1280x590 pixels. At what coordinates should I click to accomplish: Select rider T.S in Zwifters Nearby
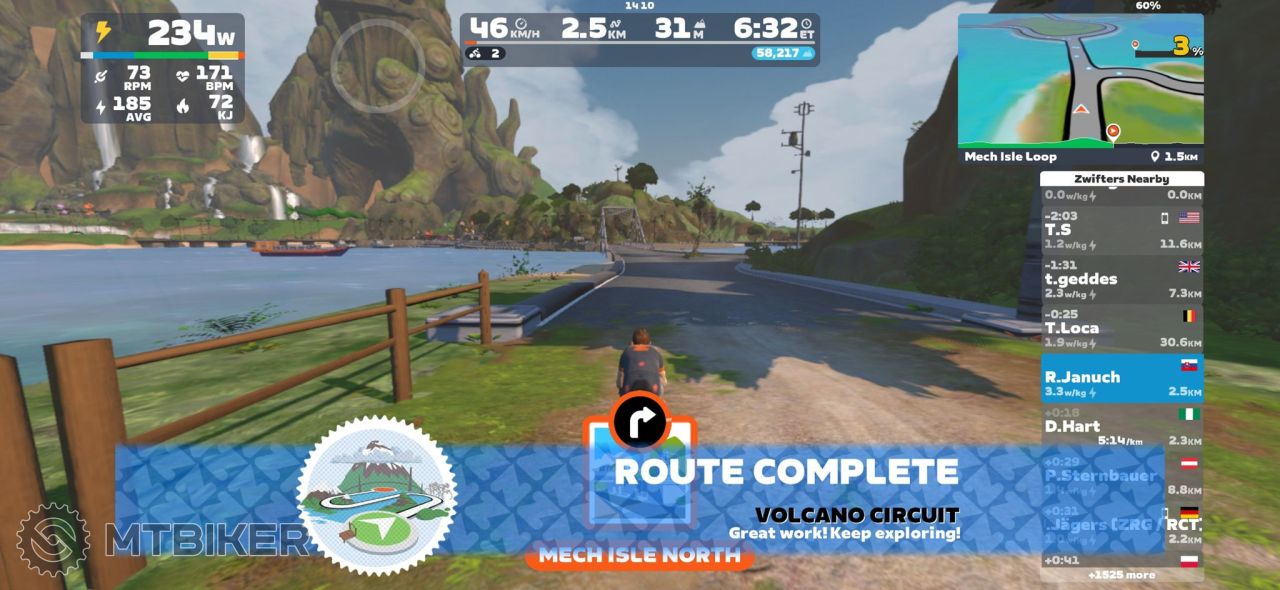point(1121,230)
